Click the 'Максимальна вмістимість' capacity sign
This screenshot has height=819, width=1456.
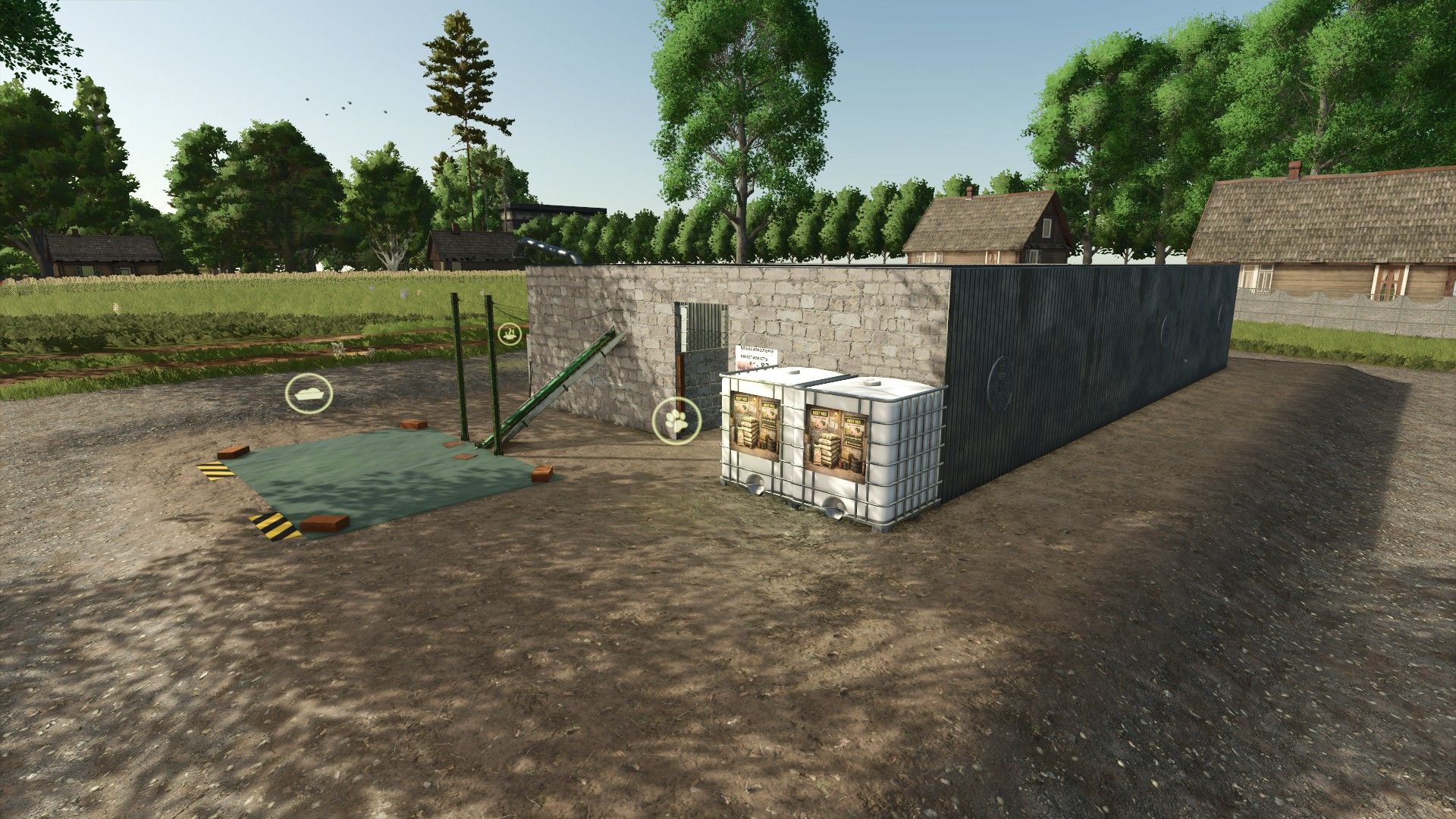pyautogui.click(x=756, y=354)
